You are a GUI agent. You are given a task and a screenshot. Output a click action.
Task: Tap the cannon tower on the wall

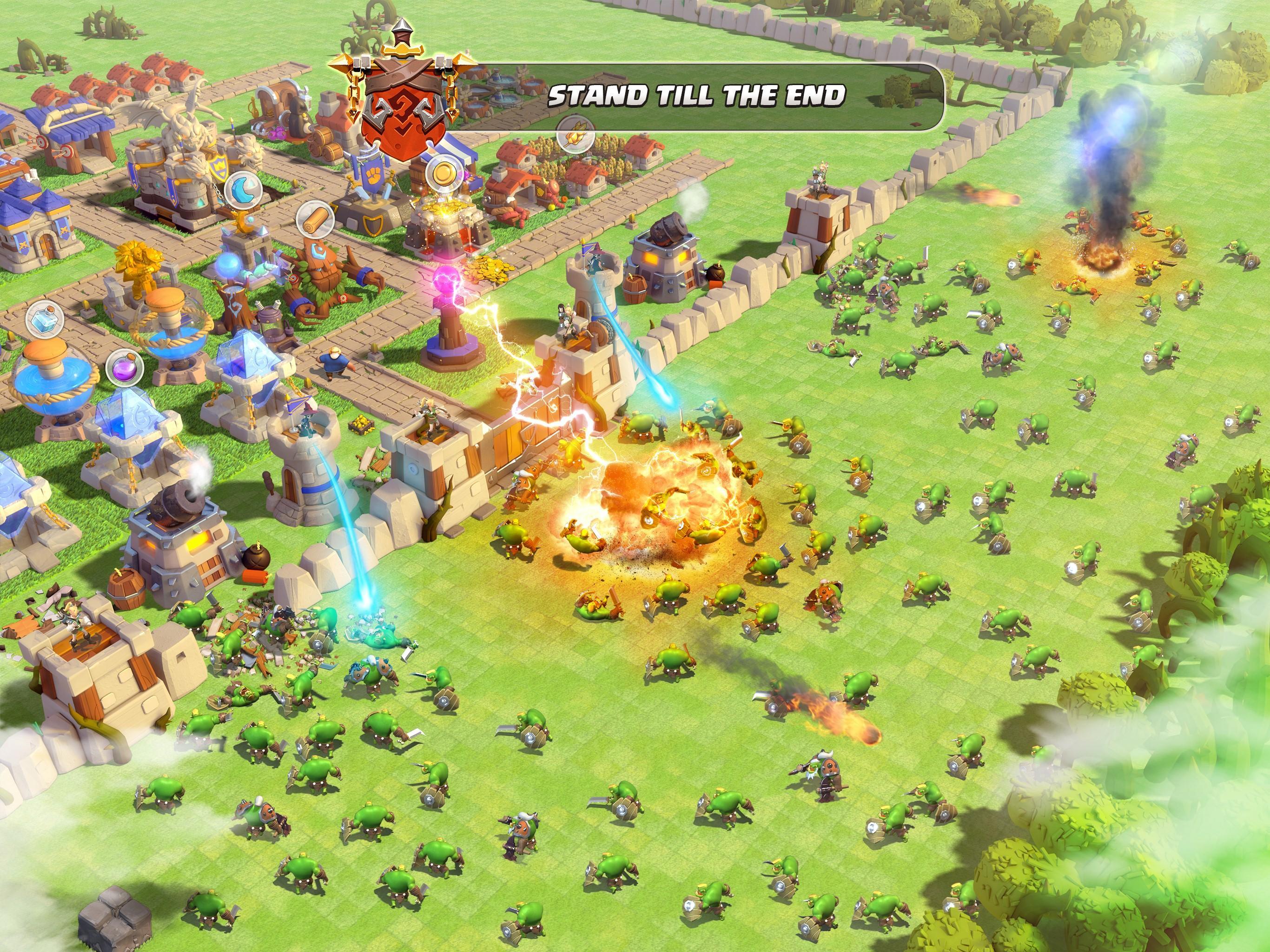pyautogui.click(x=666, y=258)
